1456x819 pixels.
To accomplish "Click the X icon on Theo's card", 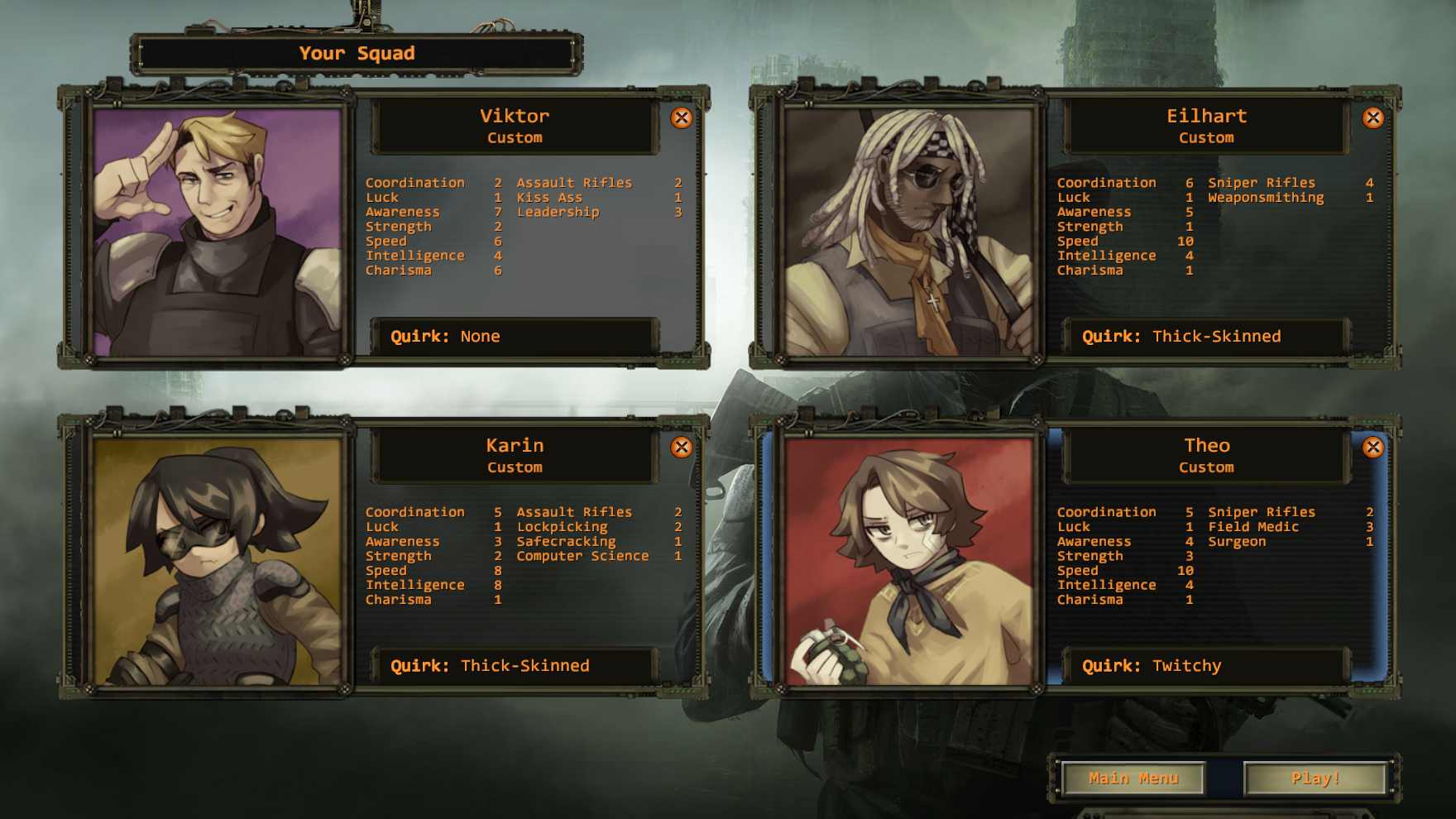I will [x=1374, y=448].
